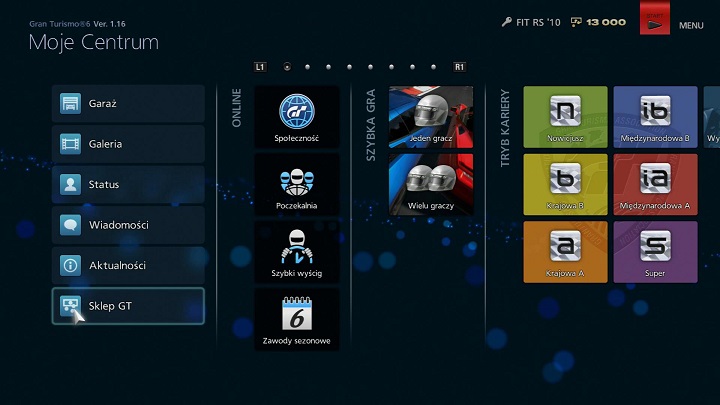720x405 pixels.
Task: Choose the Jeden gracz single player tile
Action: tap(431, 116)
